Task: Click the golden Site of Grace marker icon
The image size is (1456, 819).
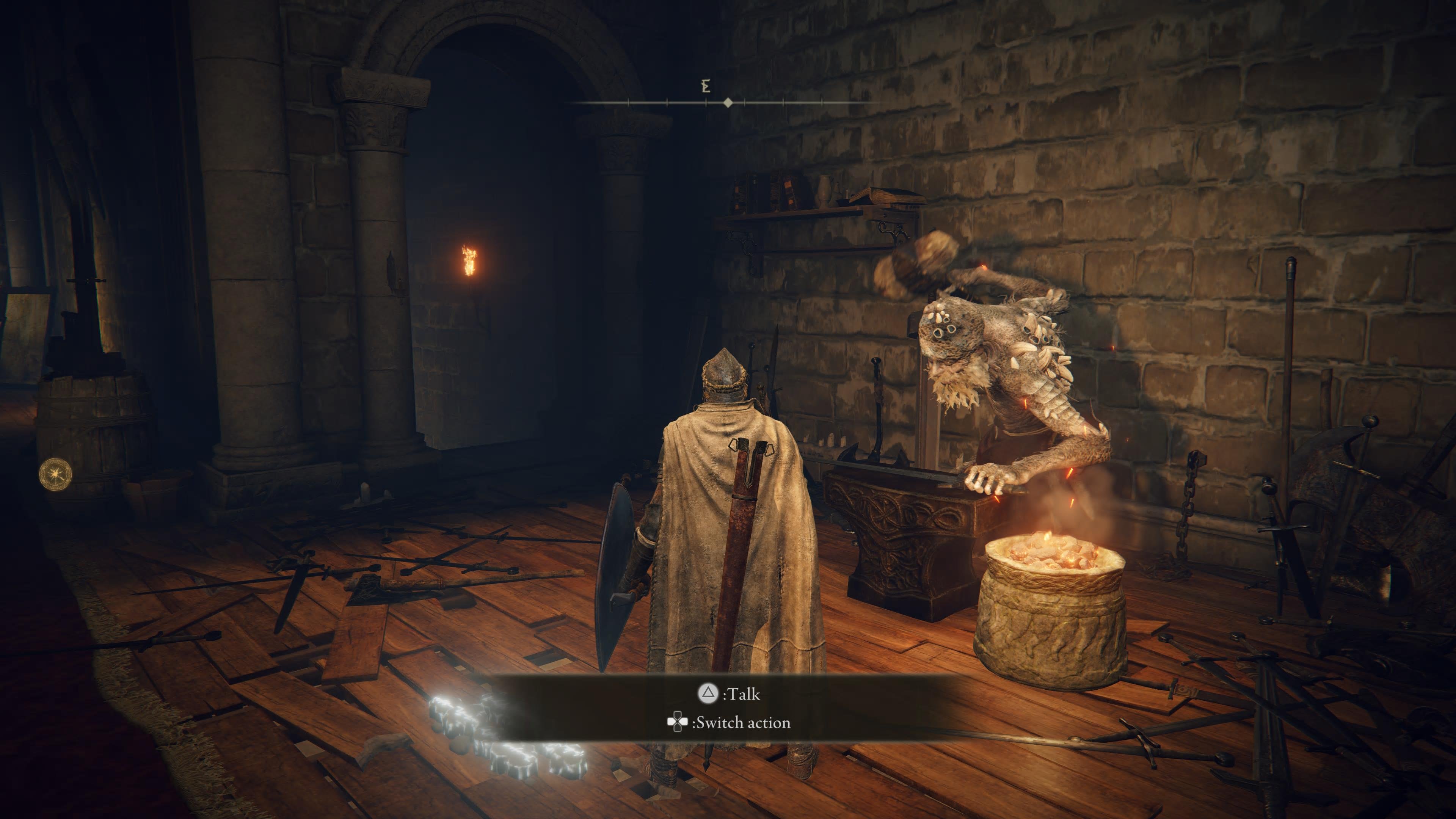Action: (55, 474)
